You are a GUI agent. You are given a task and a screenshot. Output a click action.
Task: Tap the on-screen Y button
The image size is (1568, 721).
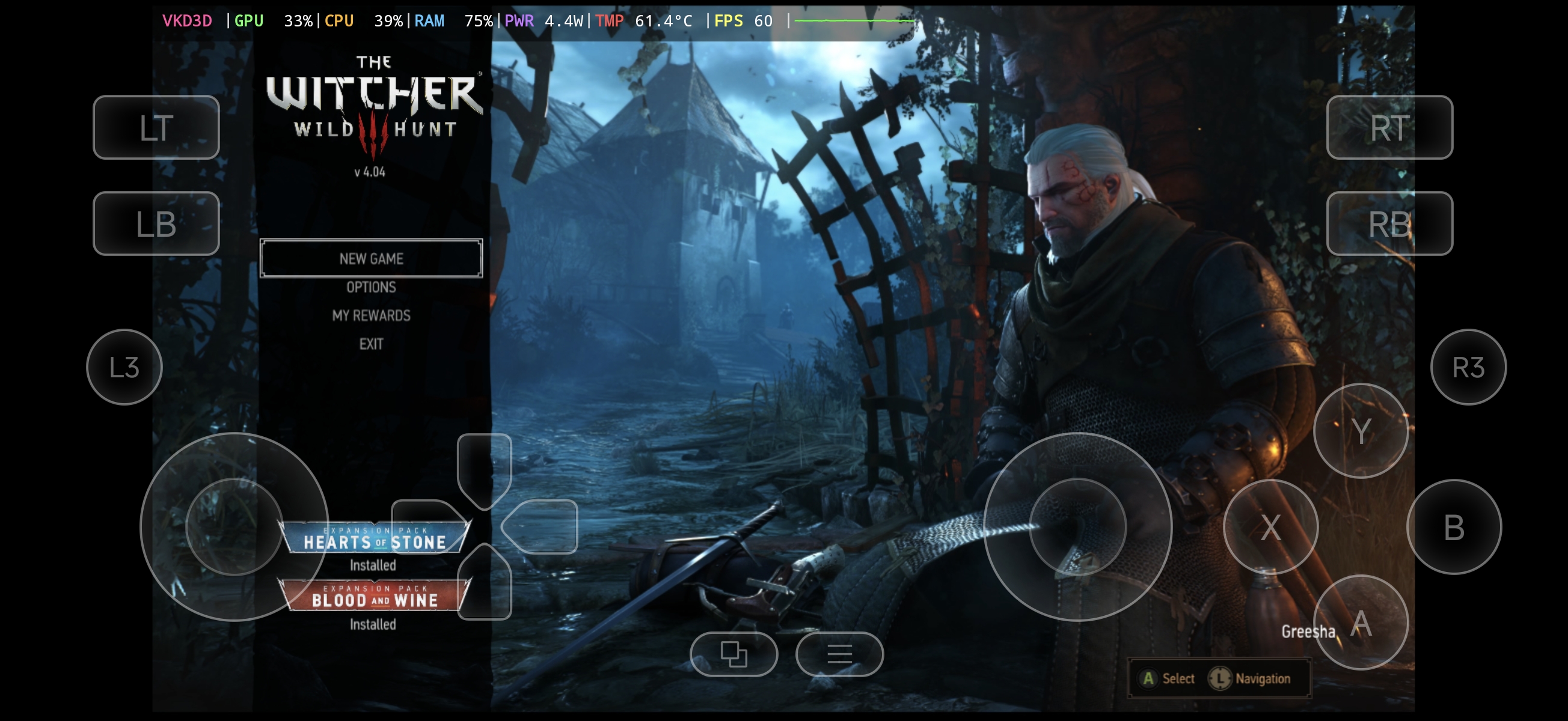click(1361, 431)
